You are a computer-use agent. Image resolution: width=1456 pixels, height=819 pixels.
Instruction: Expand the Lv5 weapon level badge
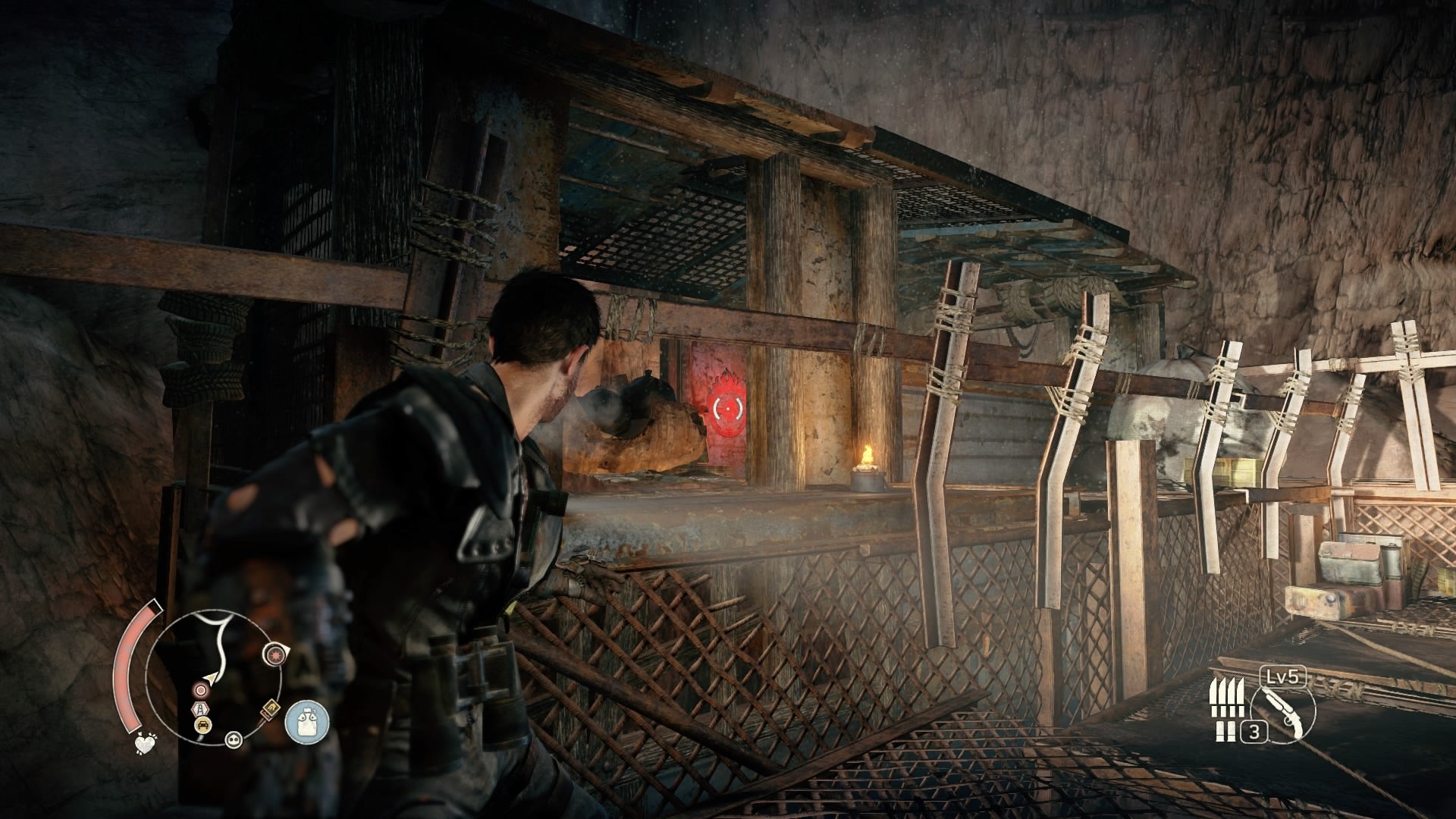coord(1283,675)
